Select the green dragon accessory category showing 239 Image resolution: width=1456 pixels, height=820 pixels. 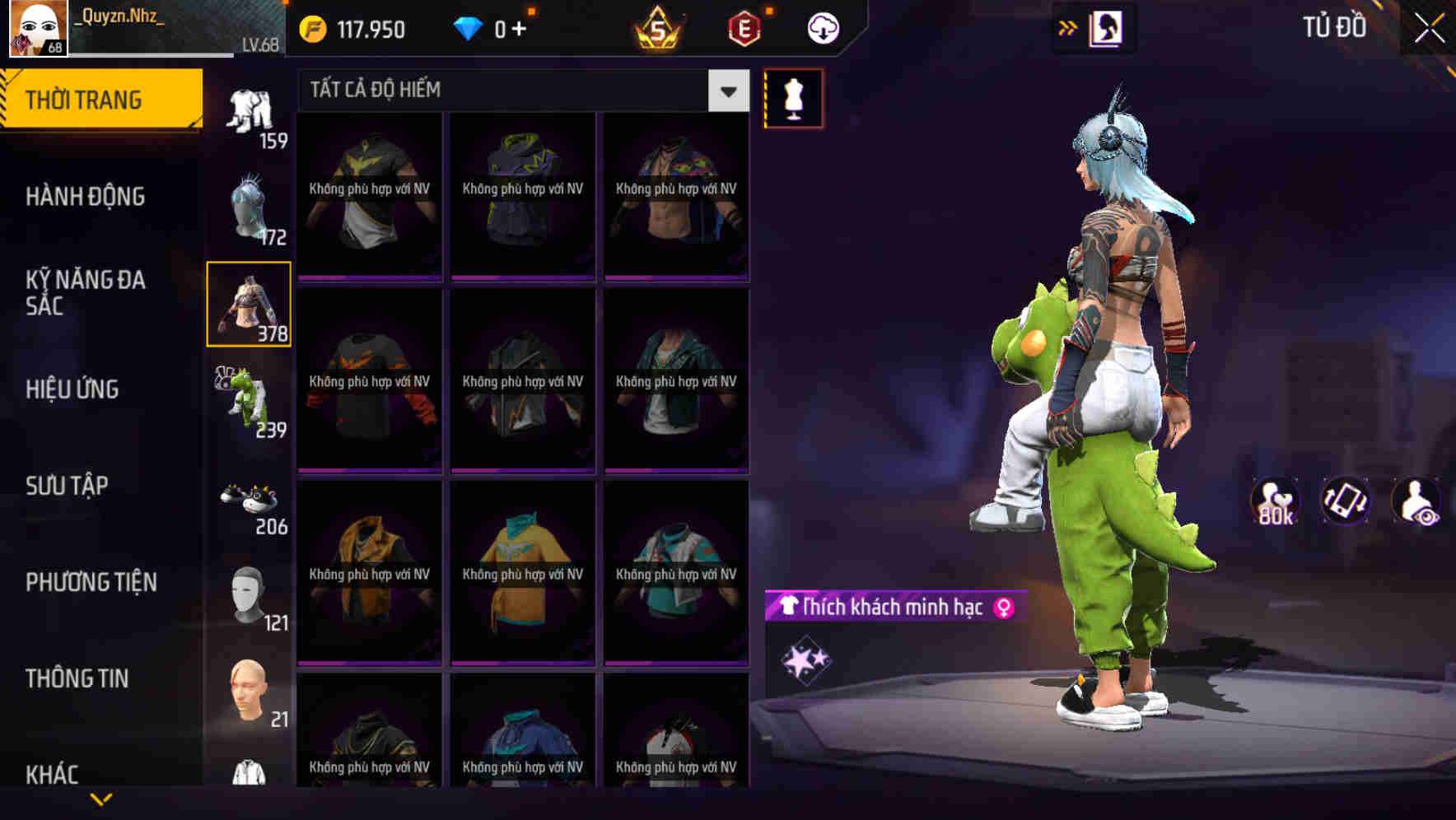[x=247, y=395]
